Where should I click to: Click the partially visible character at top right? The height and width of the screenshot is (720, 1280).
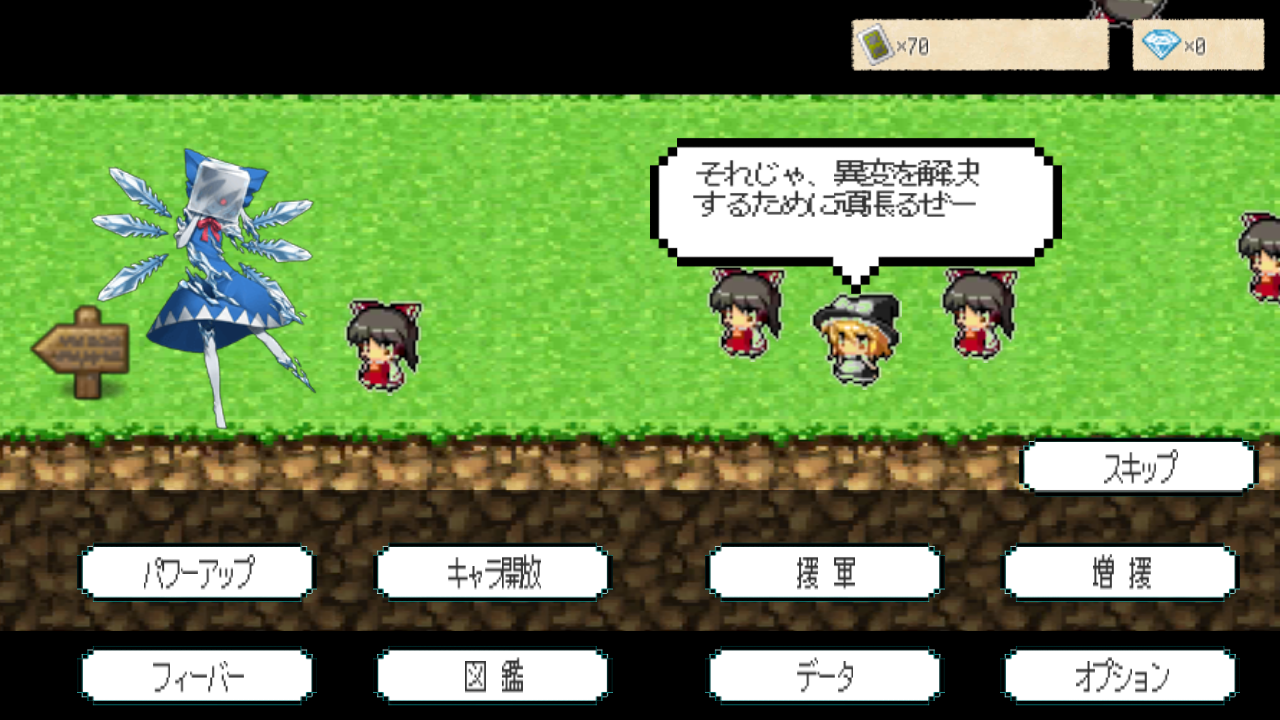click(1120, 10)
